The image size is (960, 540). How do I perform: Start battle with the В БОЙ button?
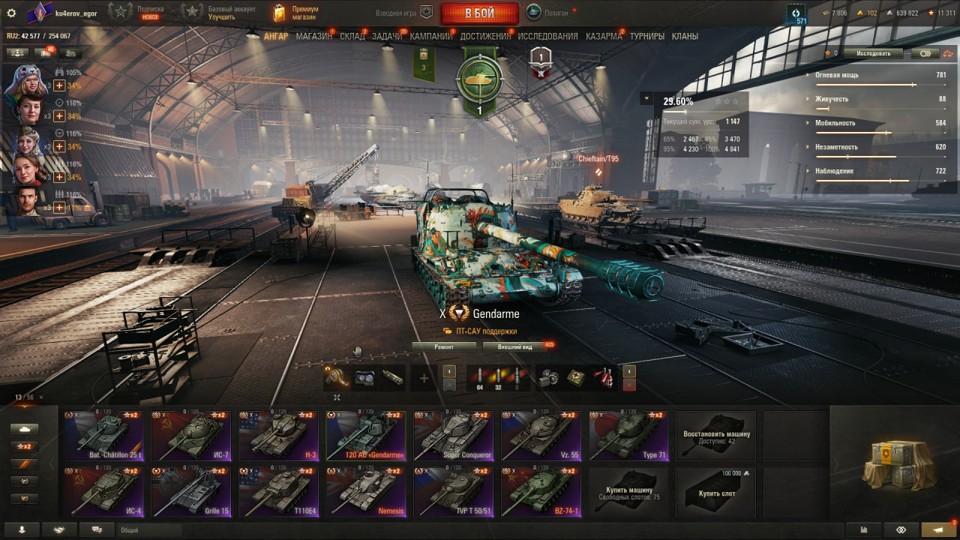click(479, 13)
